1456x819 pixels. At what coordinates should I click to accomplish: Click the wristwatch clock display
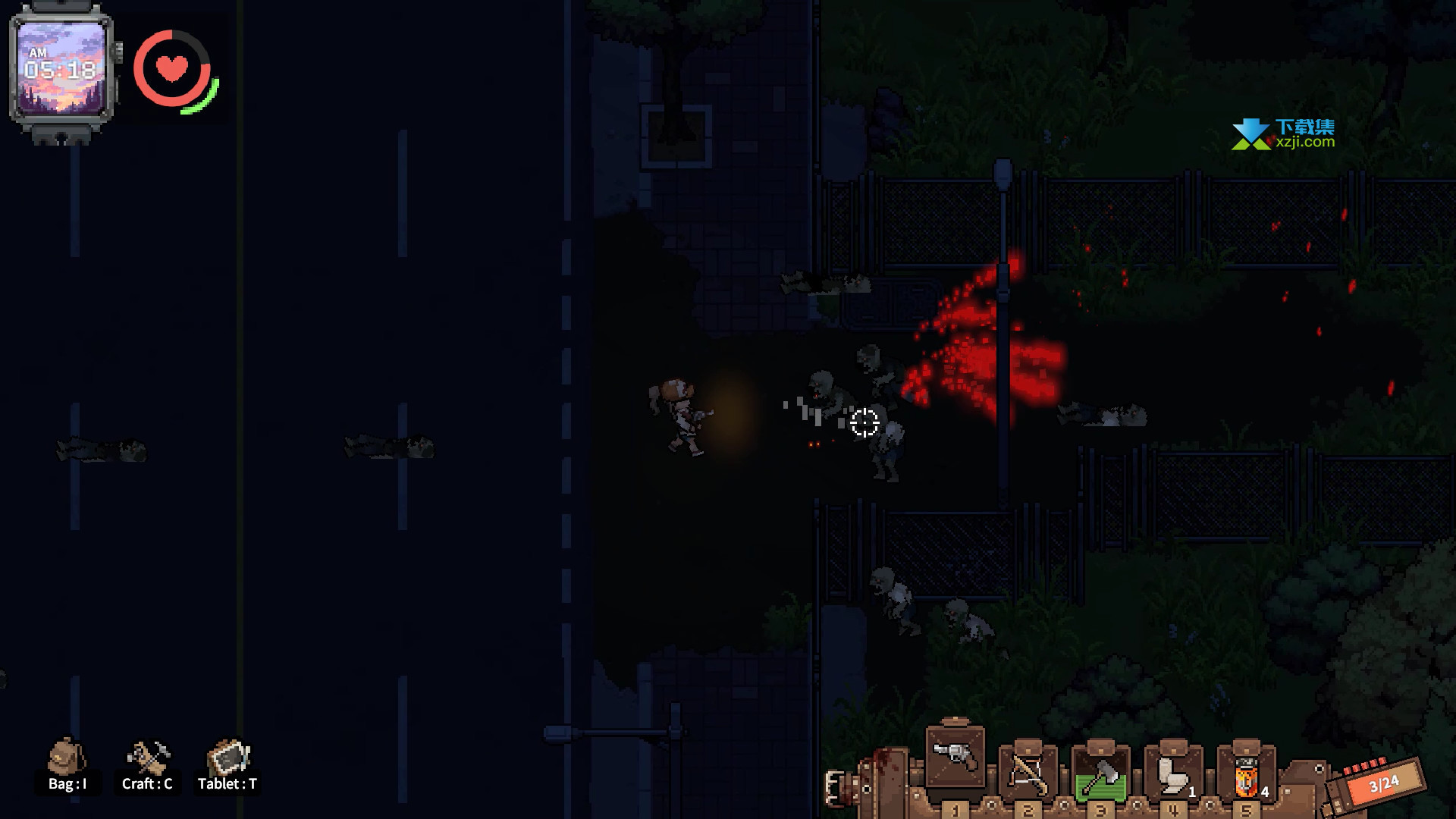tap(61, 69)
